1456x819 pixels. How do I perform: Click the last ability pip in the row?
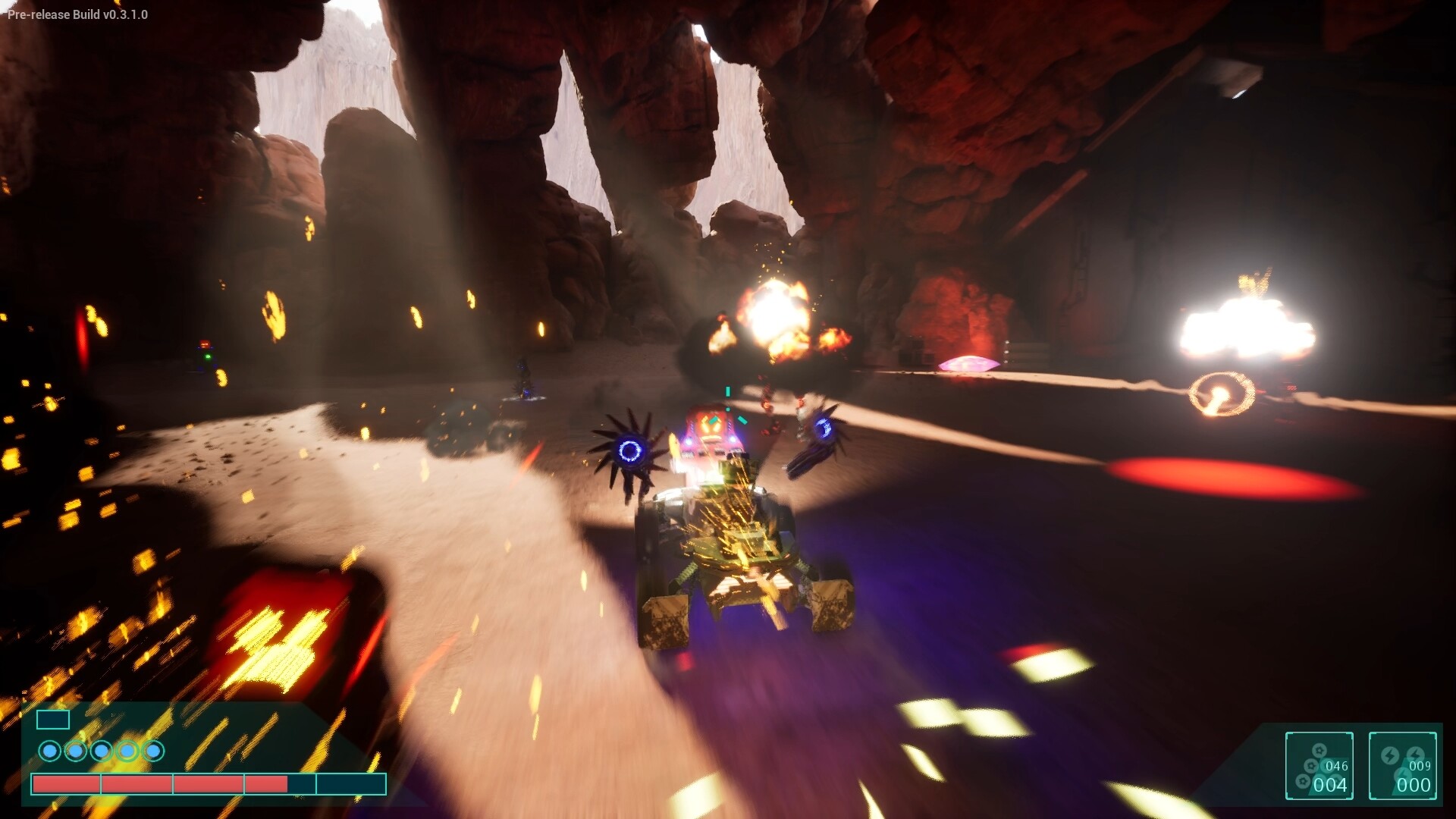pos(152,750)
